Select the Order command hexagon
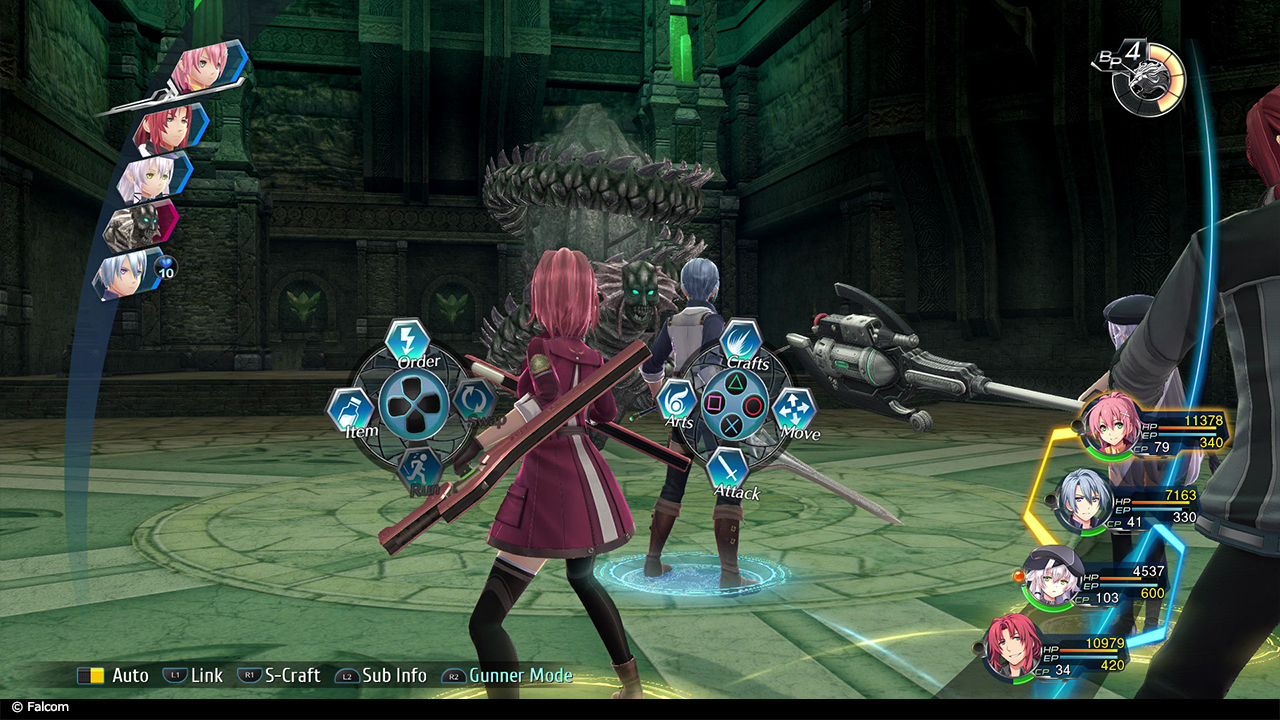 point(407,339)
